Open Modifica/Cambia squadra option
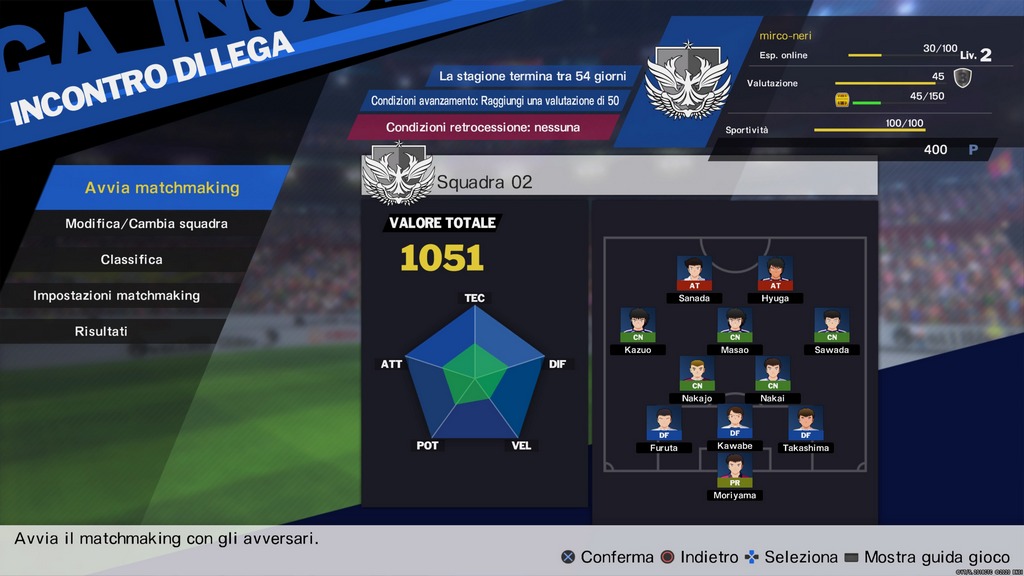The image size is (1024, 576). (146, 224)
